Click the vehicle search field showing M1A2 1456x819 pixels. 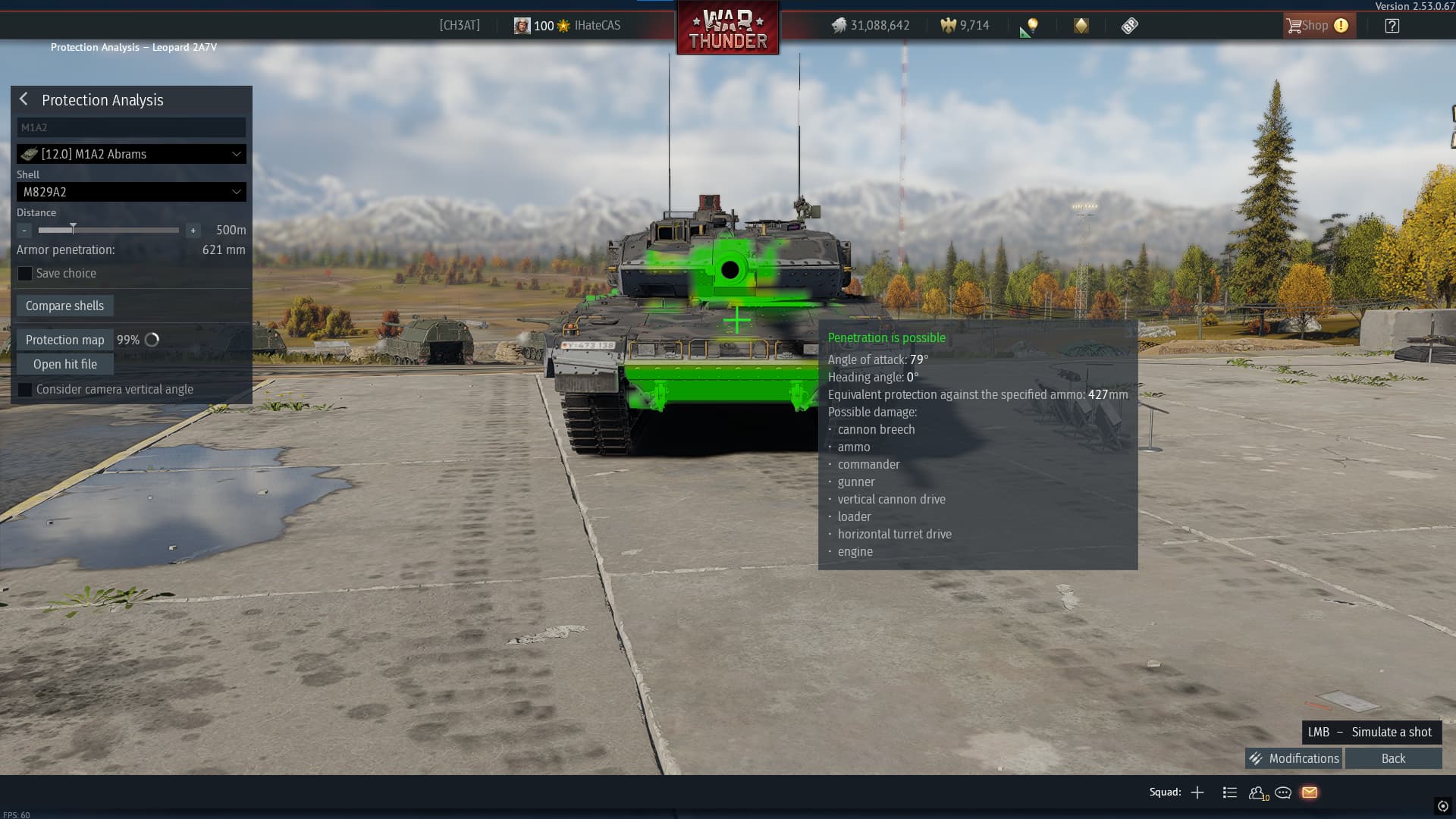(x=130, y=127)
